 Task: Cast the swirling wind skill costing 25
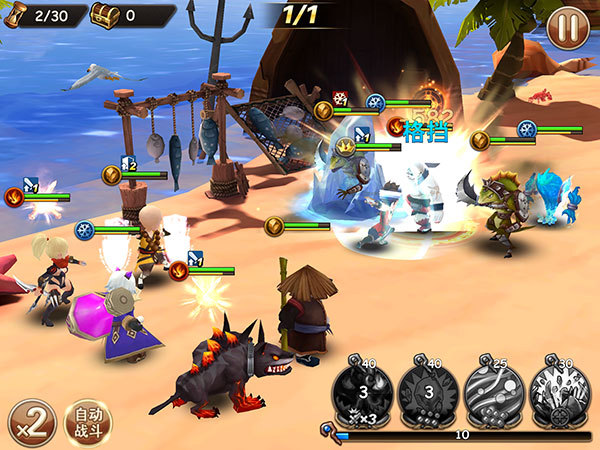(493, 390)
